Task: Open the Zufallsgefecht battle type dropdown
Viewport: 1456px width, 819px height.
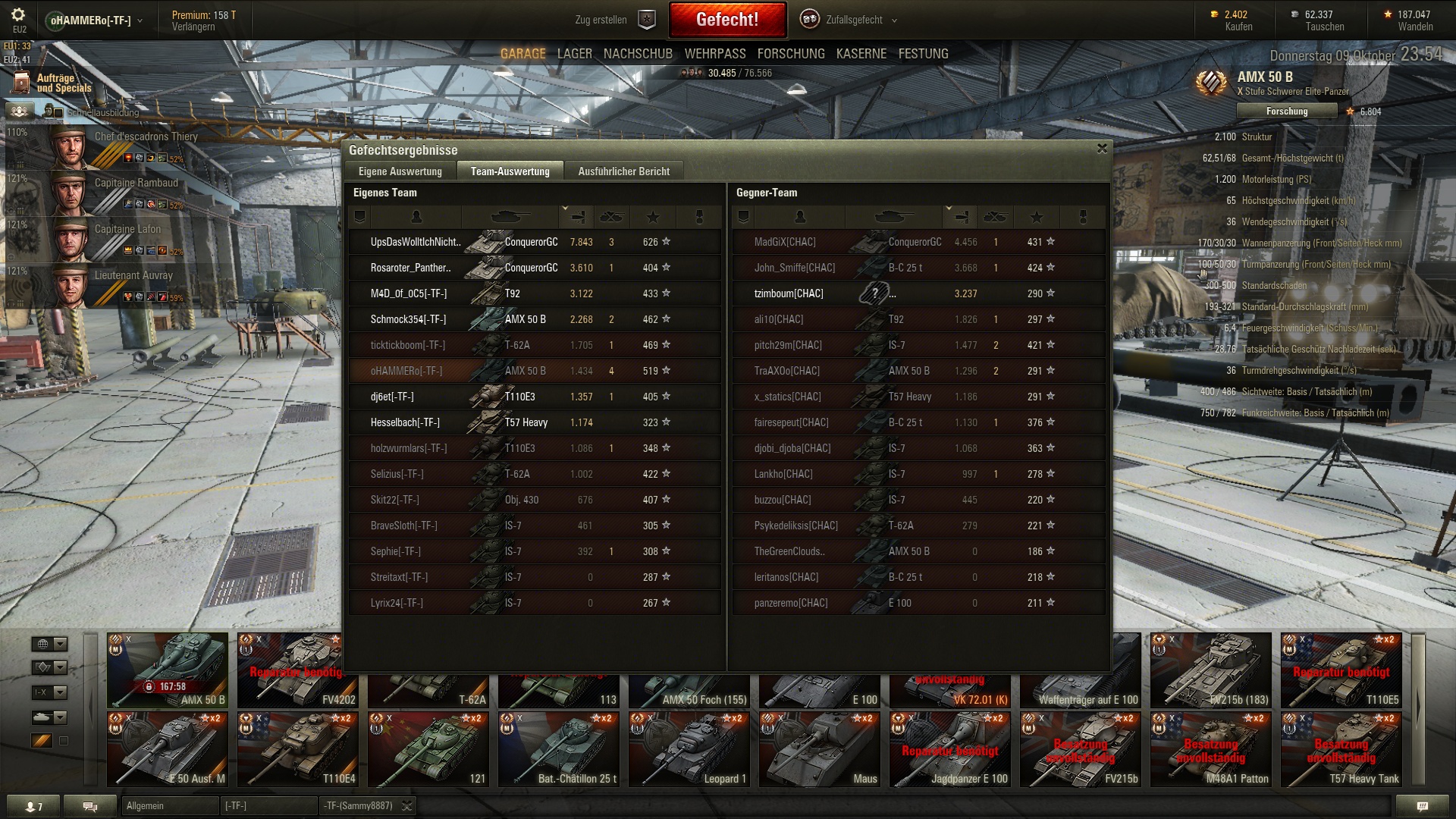Action: click(853, 20)
